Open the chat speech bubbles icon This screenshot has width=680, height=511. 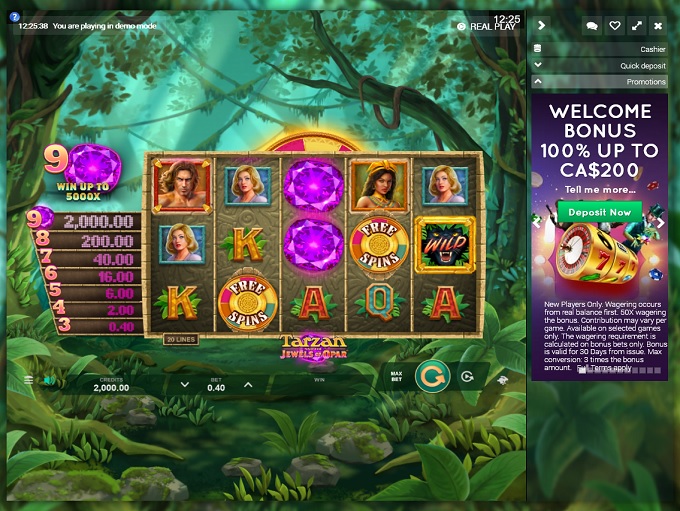pos(591,25)
